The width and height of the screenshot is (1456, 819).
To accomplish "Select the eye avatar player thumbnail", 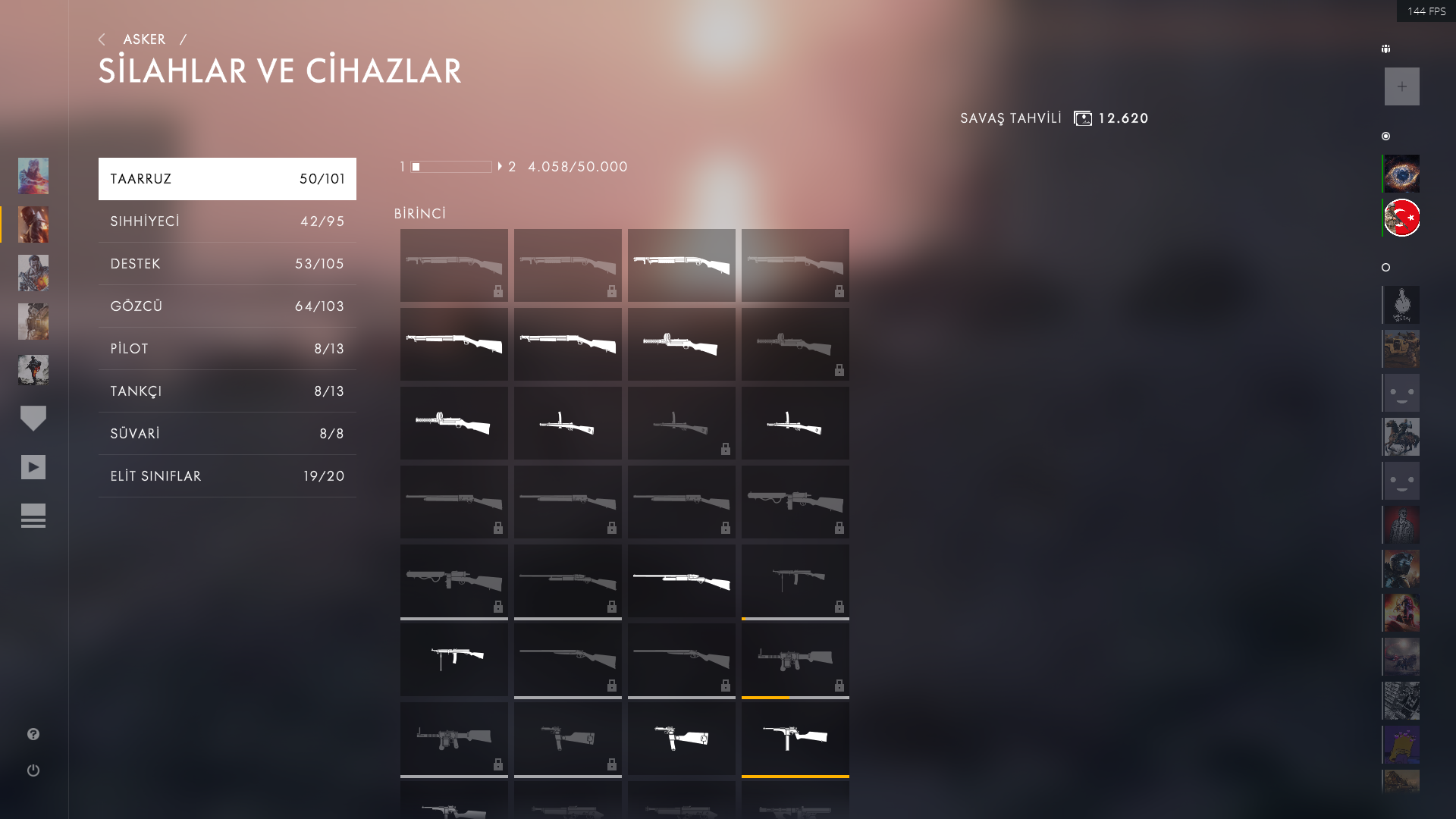I will click(1401, 174).
